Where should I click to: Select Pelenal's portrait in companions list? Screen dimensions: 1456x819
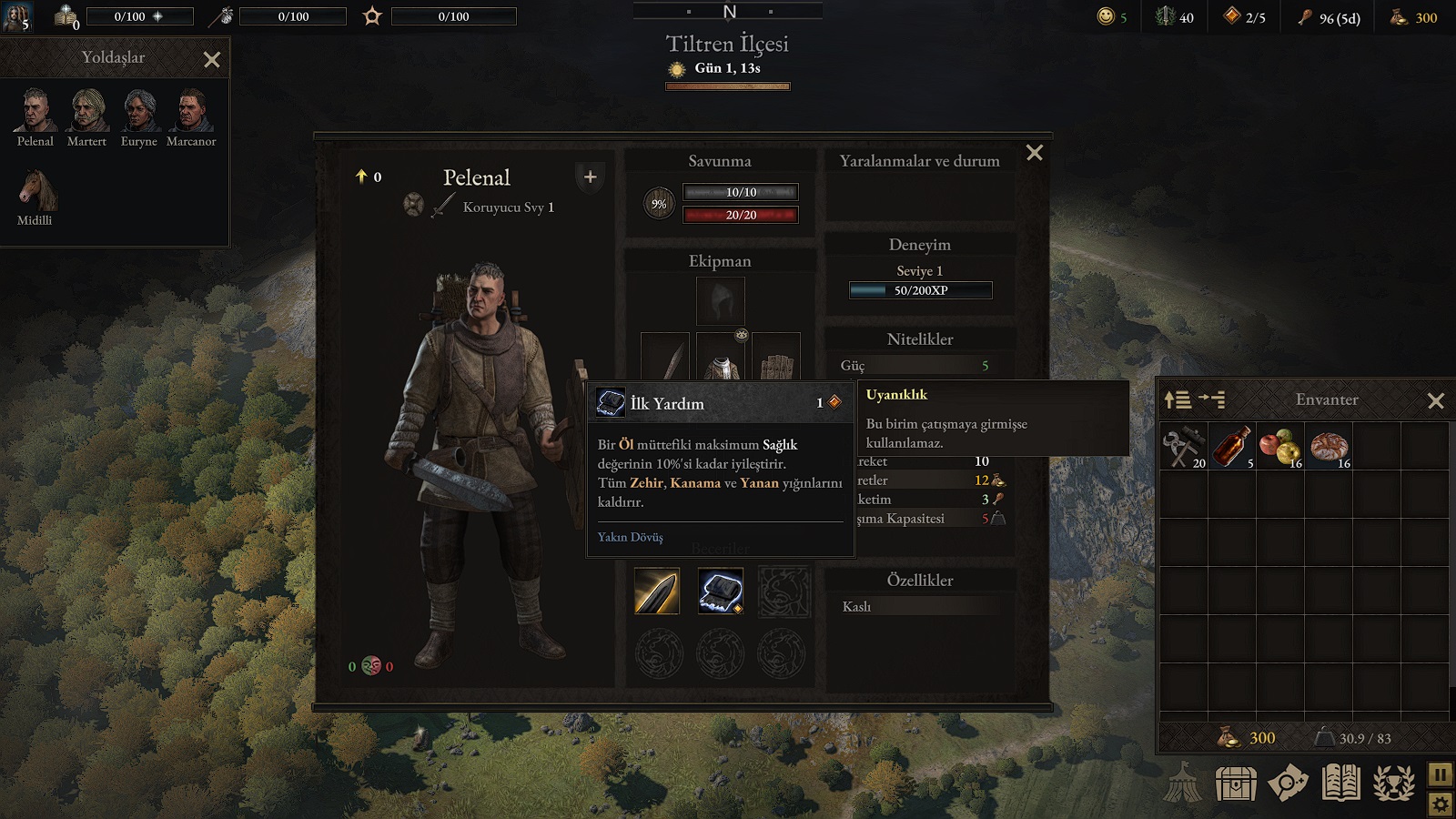(x=35, y=111)
